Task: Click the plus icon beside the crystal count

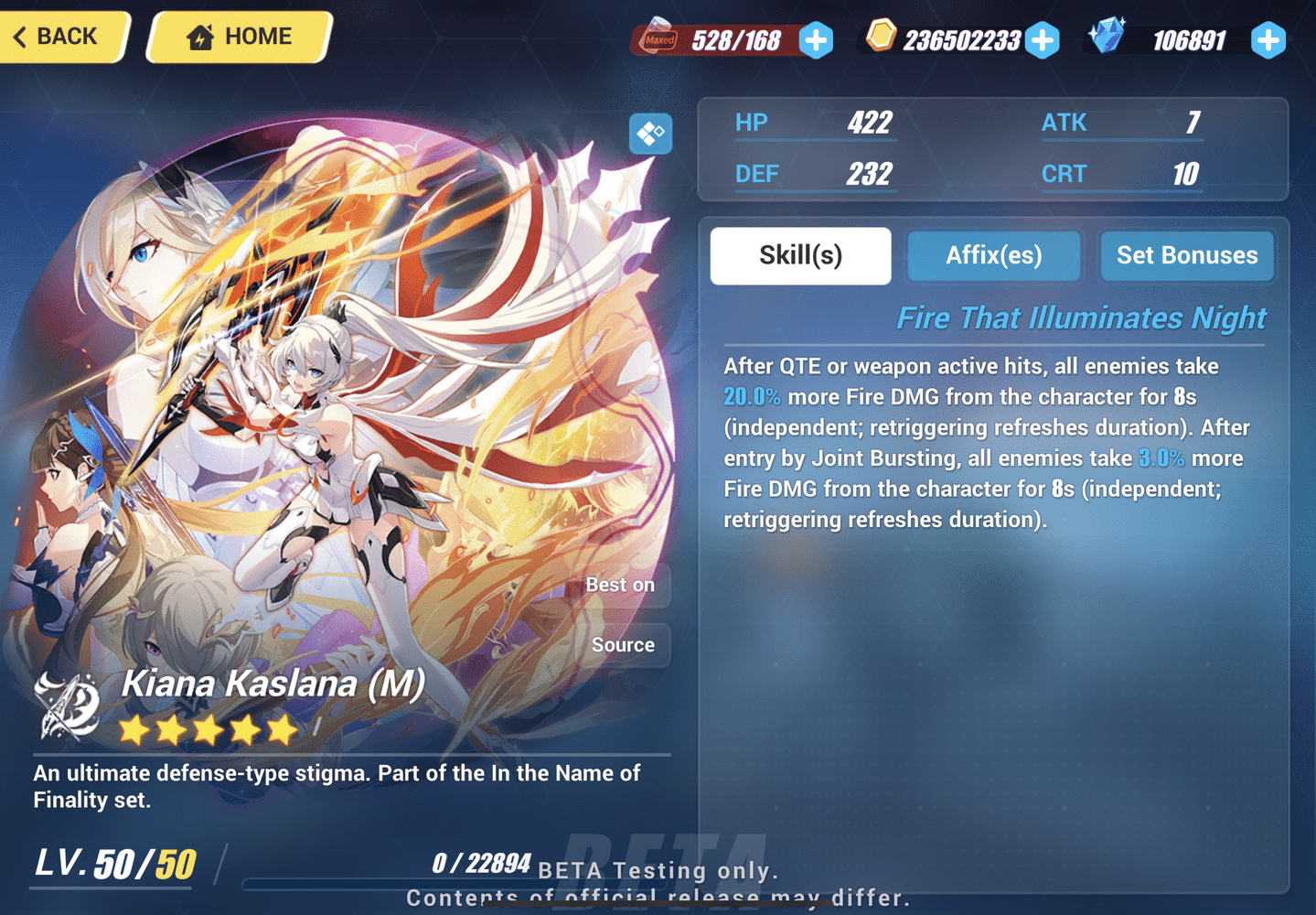Action: [1268, 40]
